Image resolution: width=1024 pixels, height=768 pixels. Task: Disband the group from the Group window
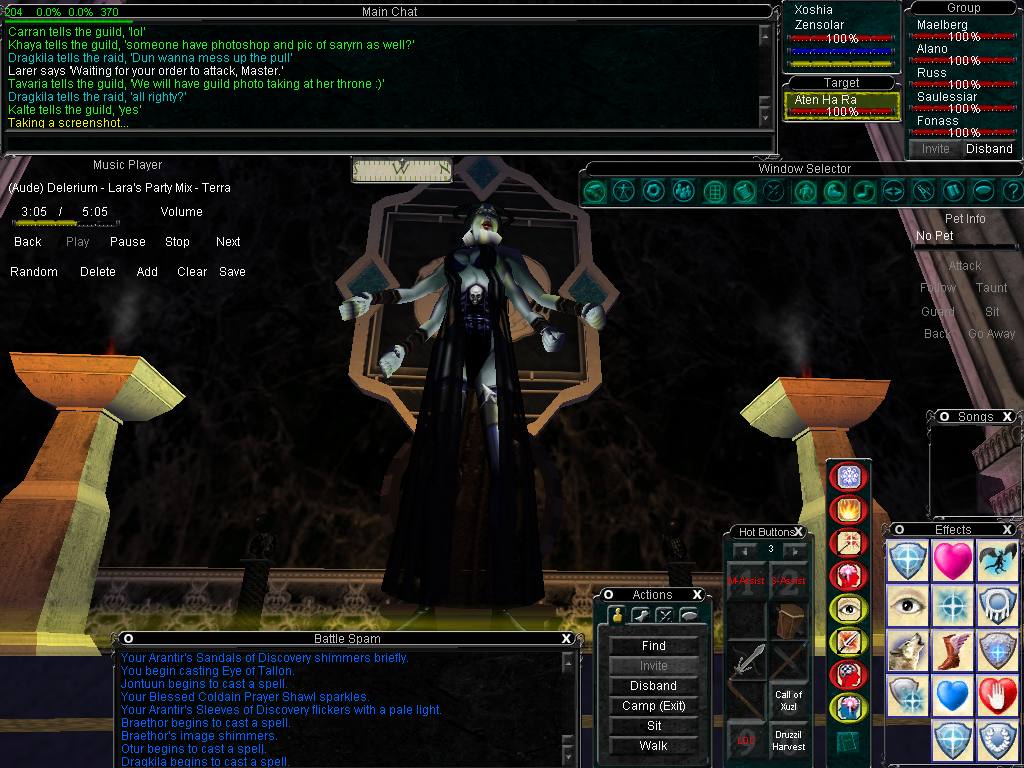tap(989, 149)
